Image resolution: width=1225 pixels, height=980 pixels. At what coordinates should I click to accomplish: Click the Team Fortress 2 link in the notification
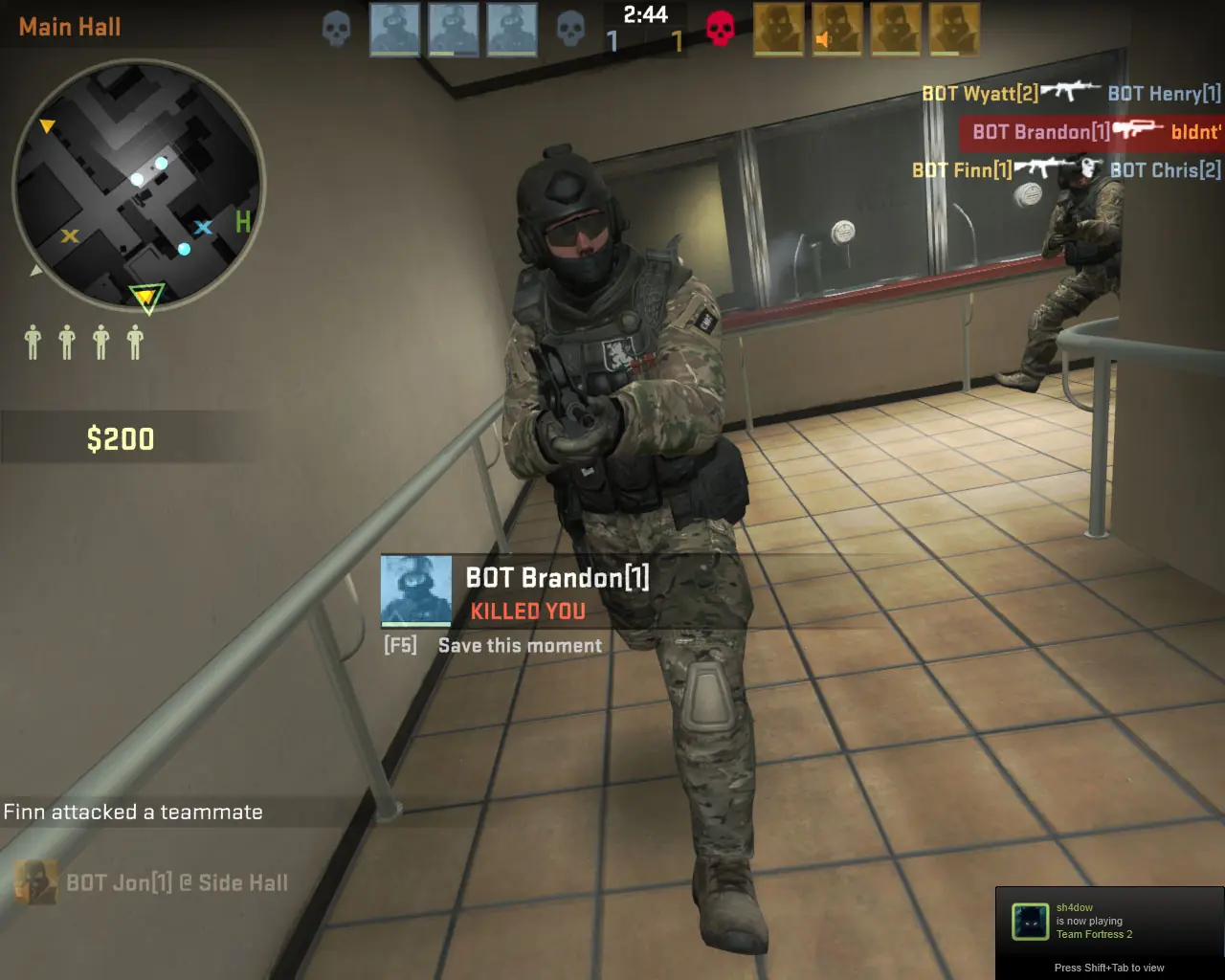1094,935
